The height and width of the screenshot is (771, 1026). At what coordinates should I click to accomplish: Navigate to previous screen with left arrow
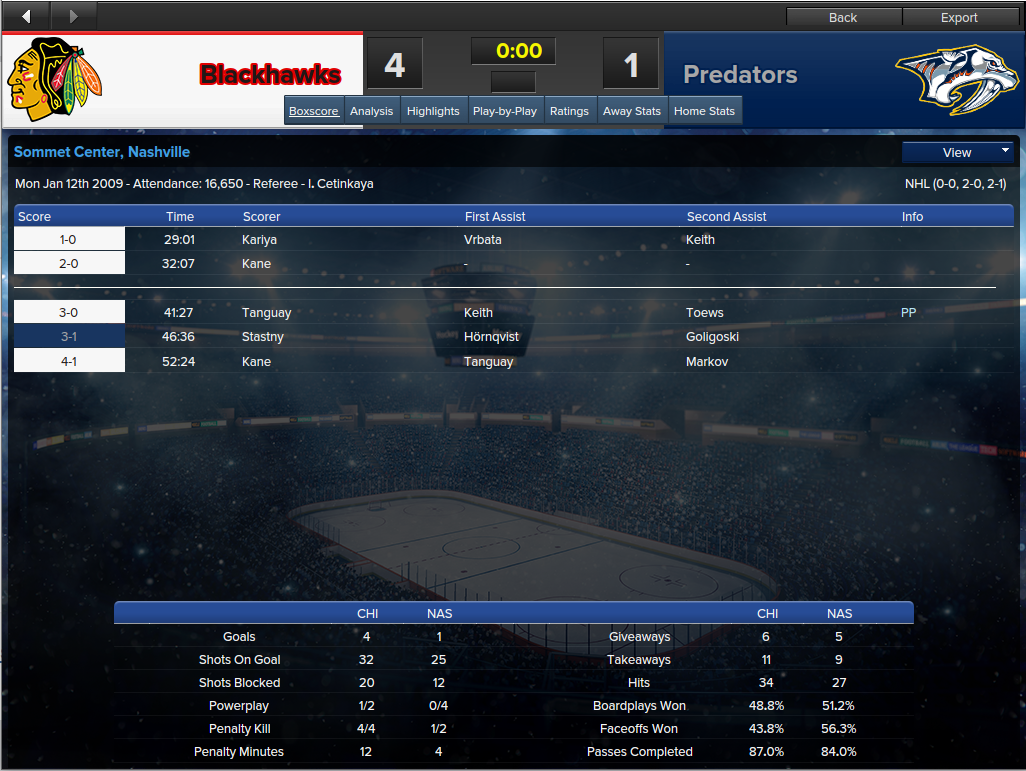(26, 16)
